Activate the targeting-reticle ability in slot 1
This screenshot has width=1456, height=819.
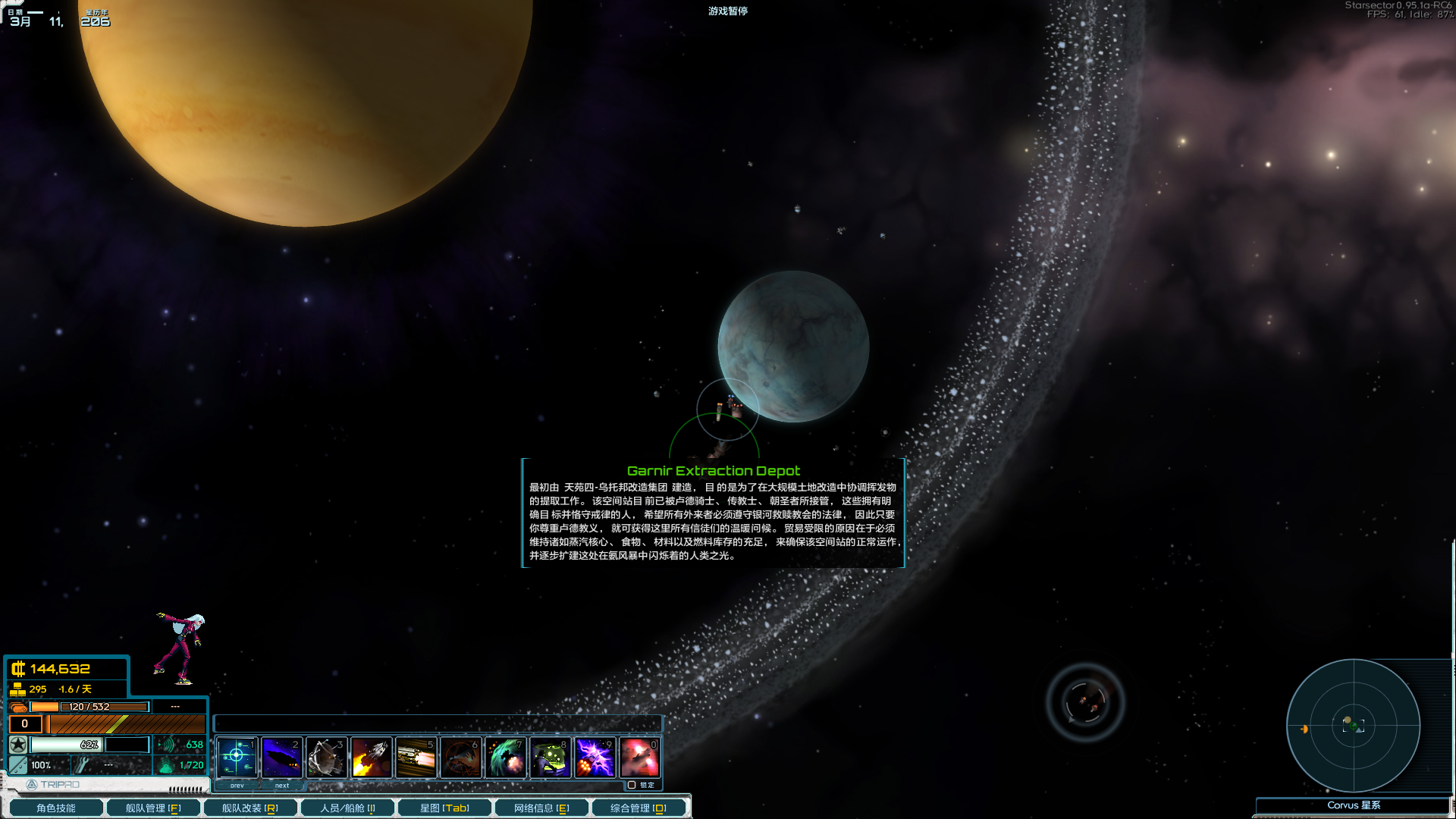(x=237, y=757)
